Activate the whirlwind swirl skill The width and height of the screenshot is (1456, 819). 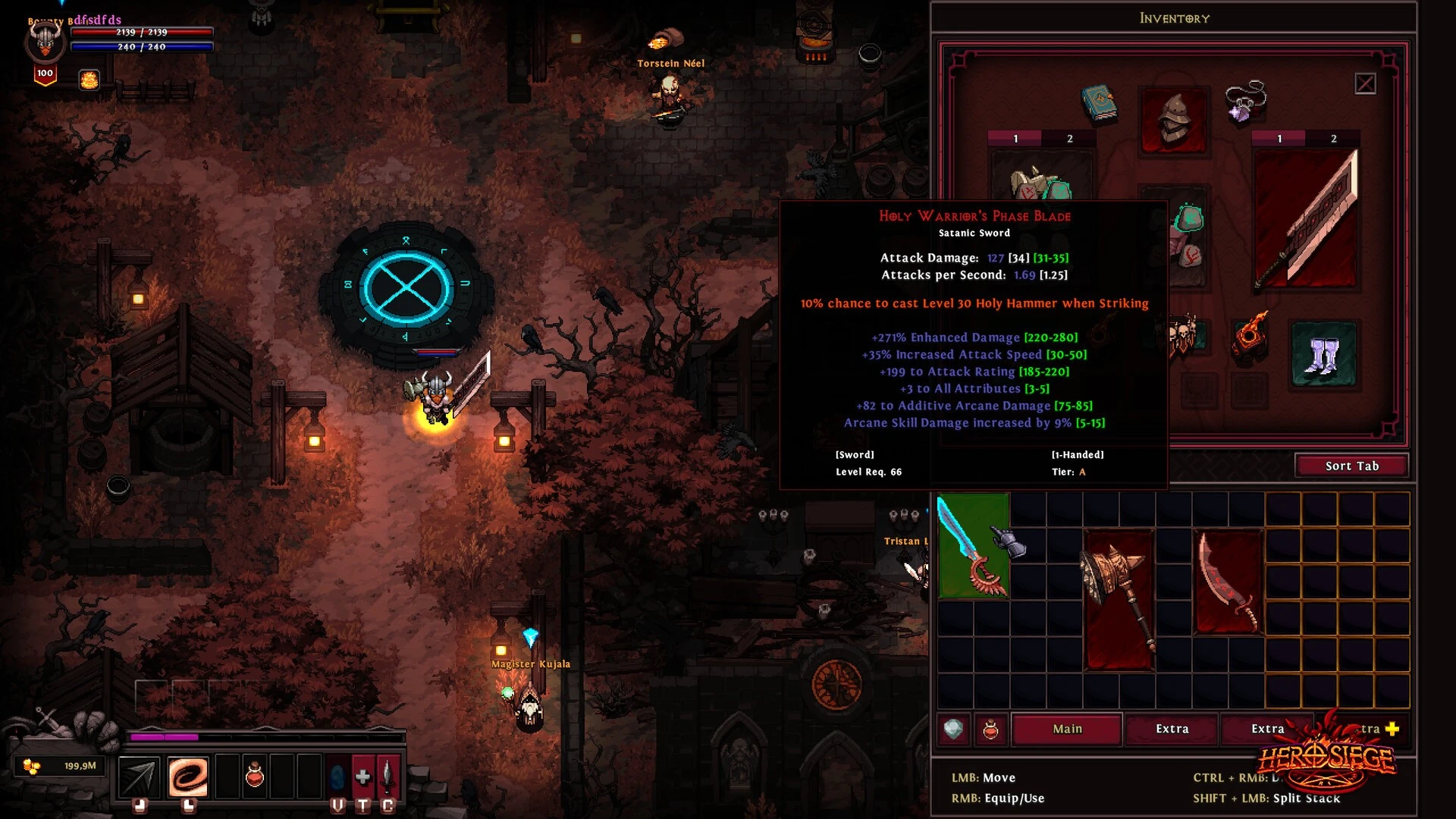pos(187,776)
